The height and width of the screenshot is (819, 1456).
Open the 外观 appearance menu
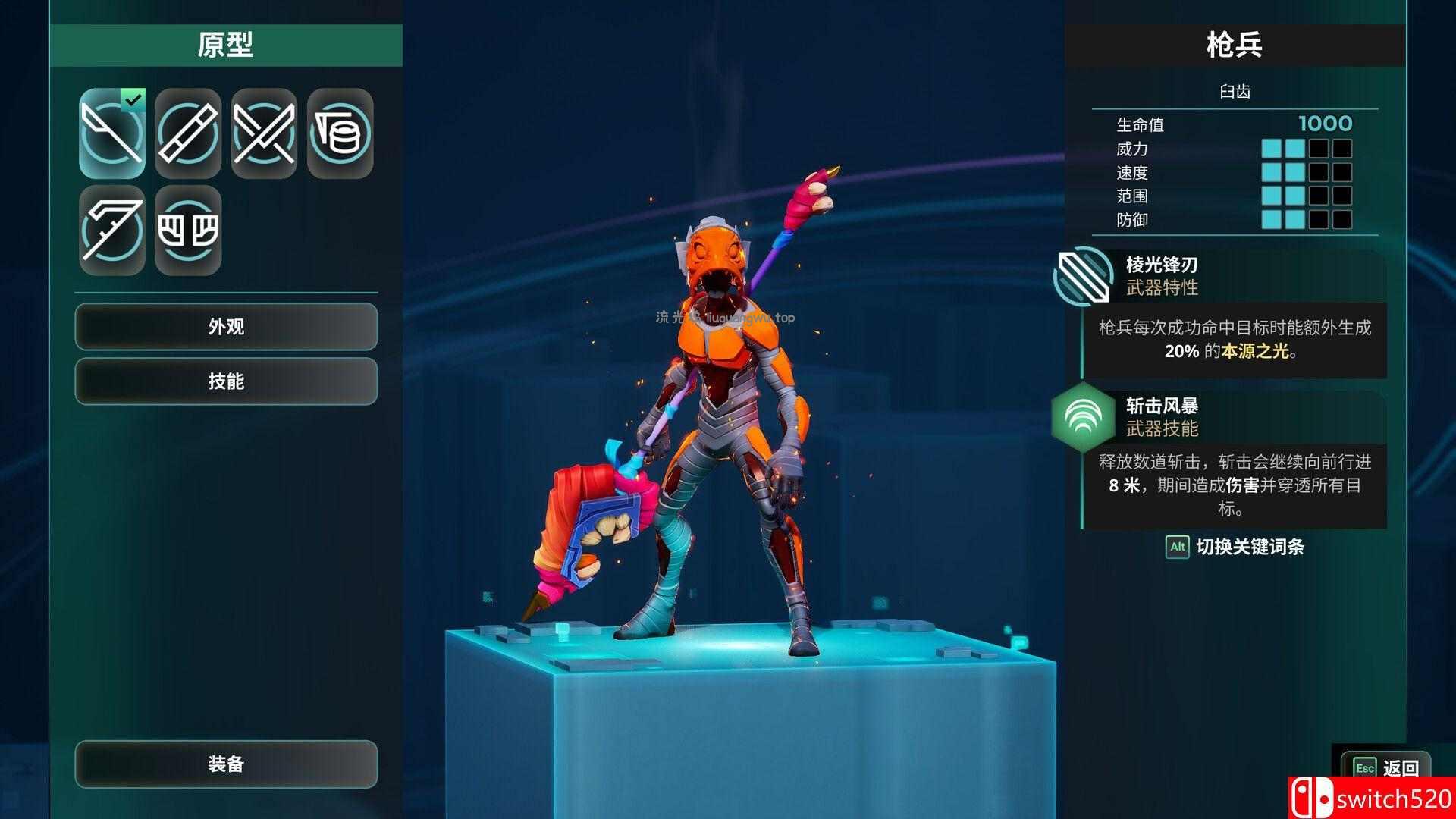coord(226,327)
